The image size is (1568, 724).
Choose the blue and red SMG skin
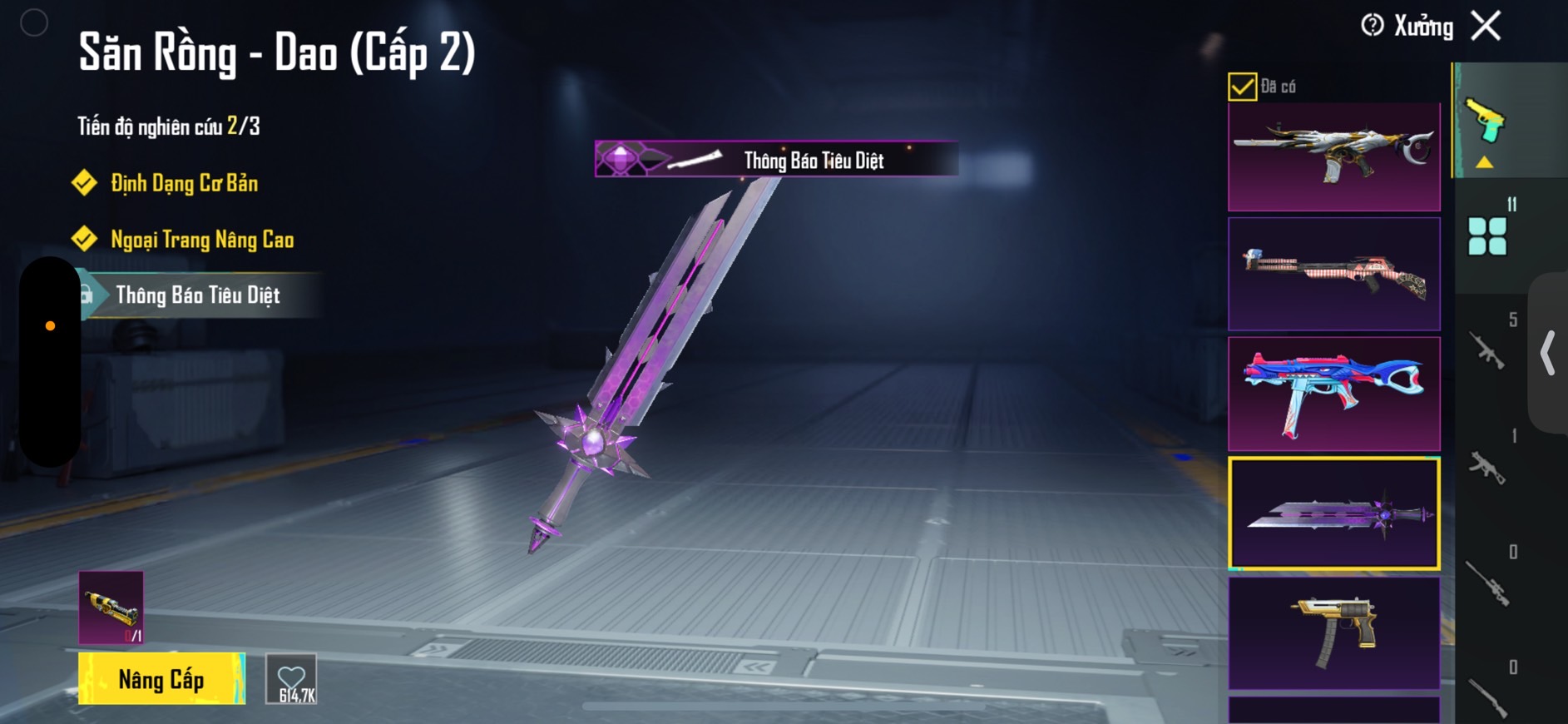pyautogui.click(x=1333, y=394)
